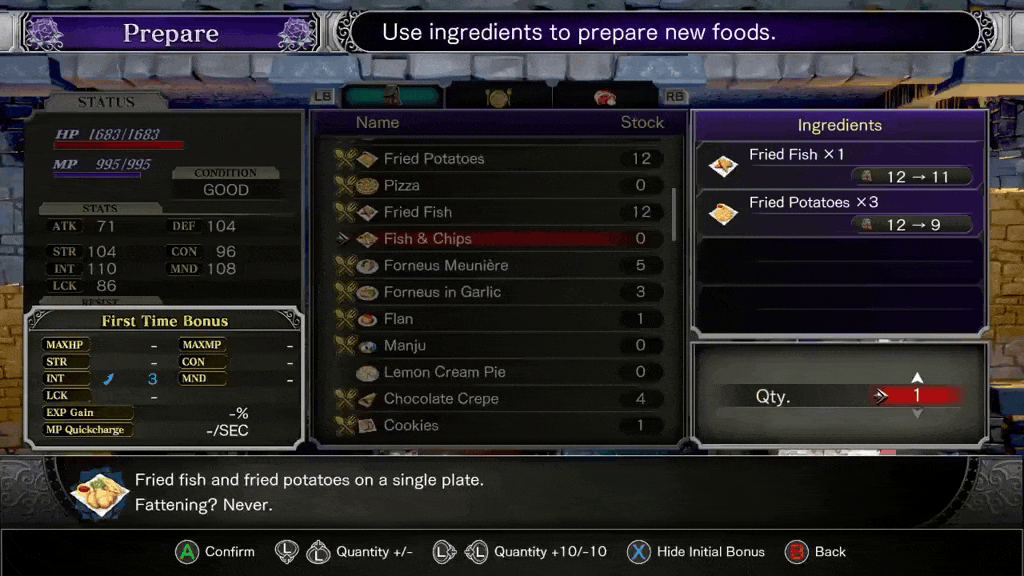This screenshot has height=576, width=1024.
Task: Select the Flan recipe
Action: (398, 319)
